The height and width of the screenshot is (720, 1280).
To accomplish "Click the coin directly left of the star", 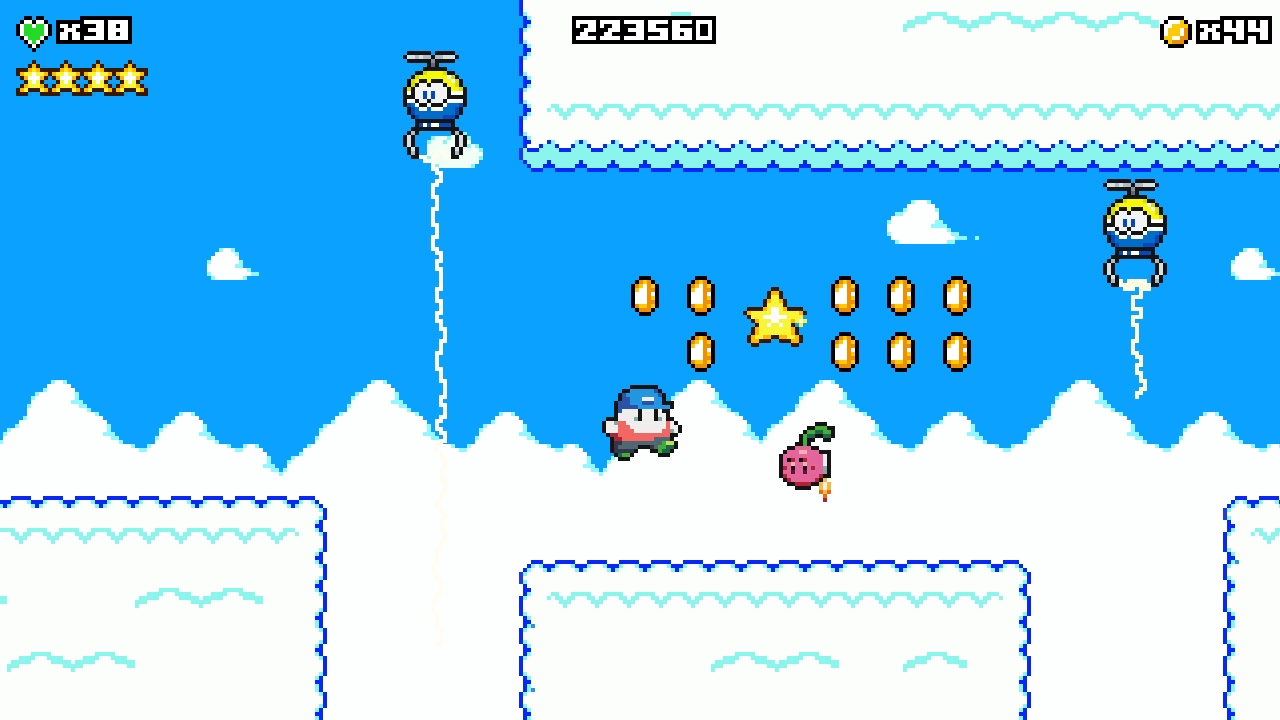I will [700, 296].
